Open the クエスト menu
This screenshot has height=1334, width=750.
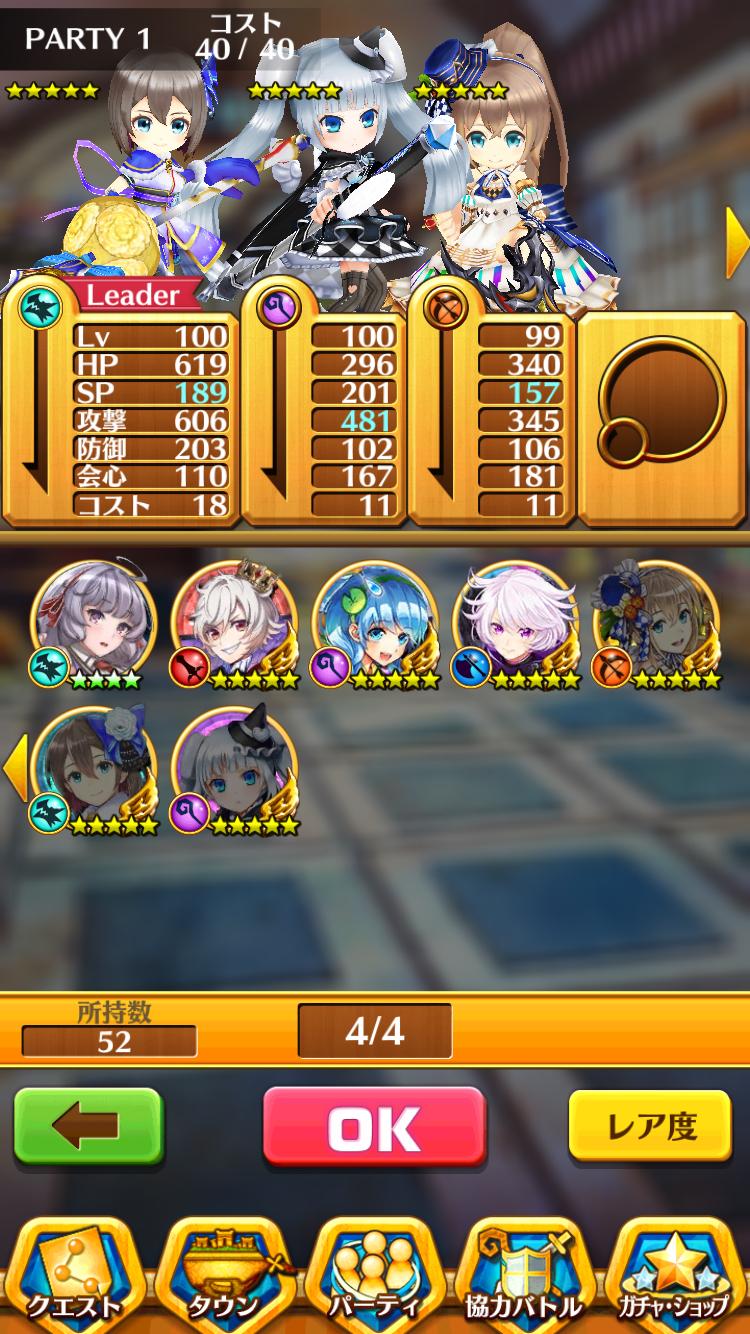75,1275
